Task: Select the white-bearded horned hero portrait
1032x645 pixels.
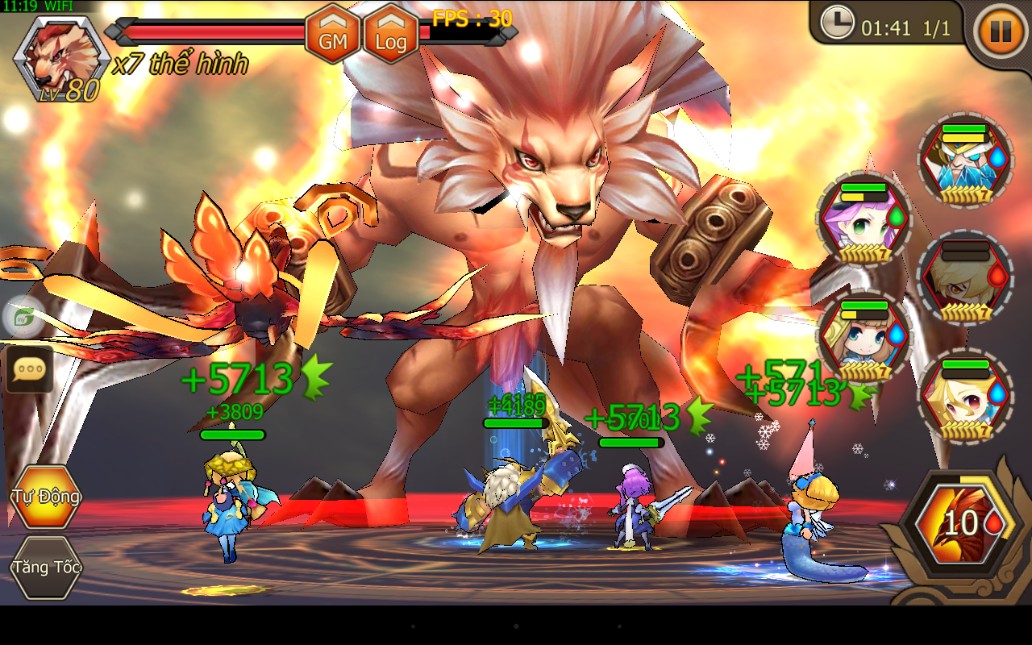Action: point(964,159)
